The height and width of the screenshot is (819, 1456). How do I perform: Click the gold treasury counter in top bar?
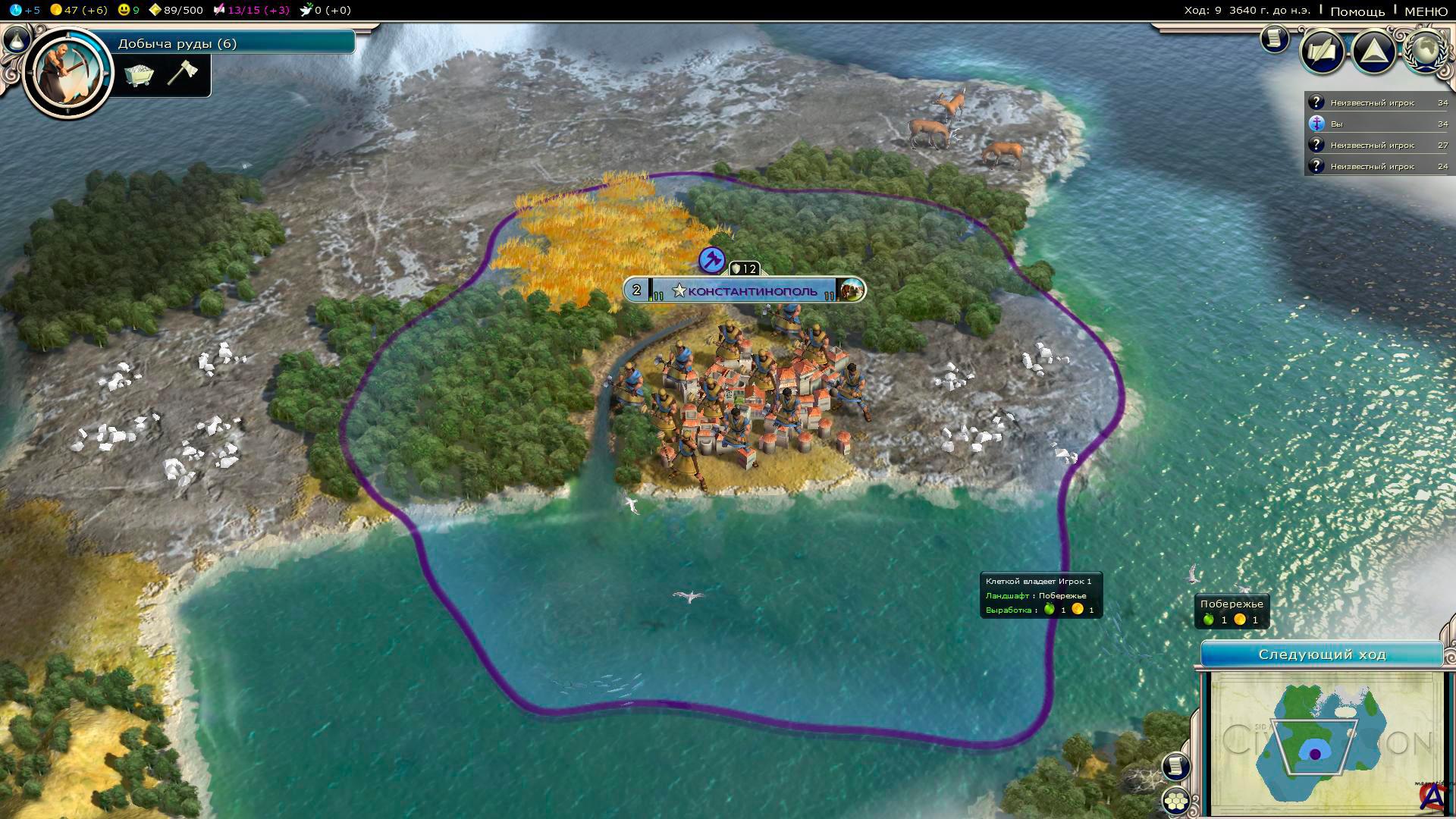(x=78, y=10)
